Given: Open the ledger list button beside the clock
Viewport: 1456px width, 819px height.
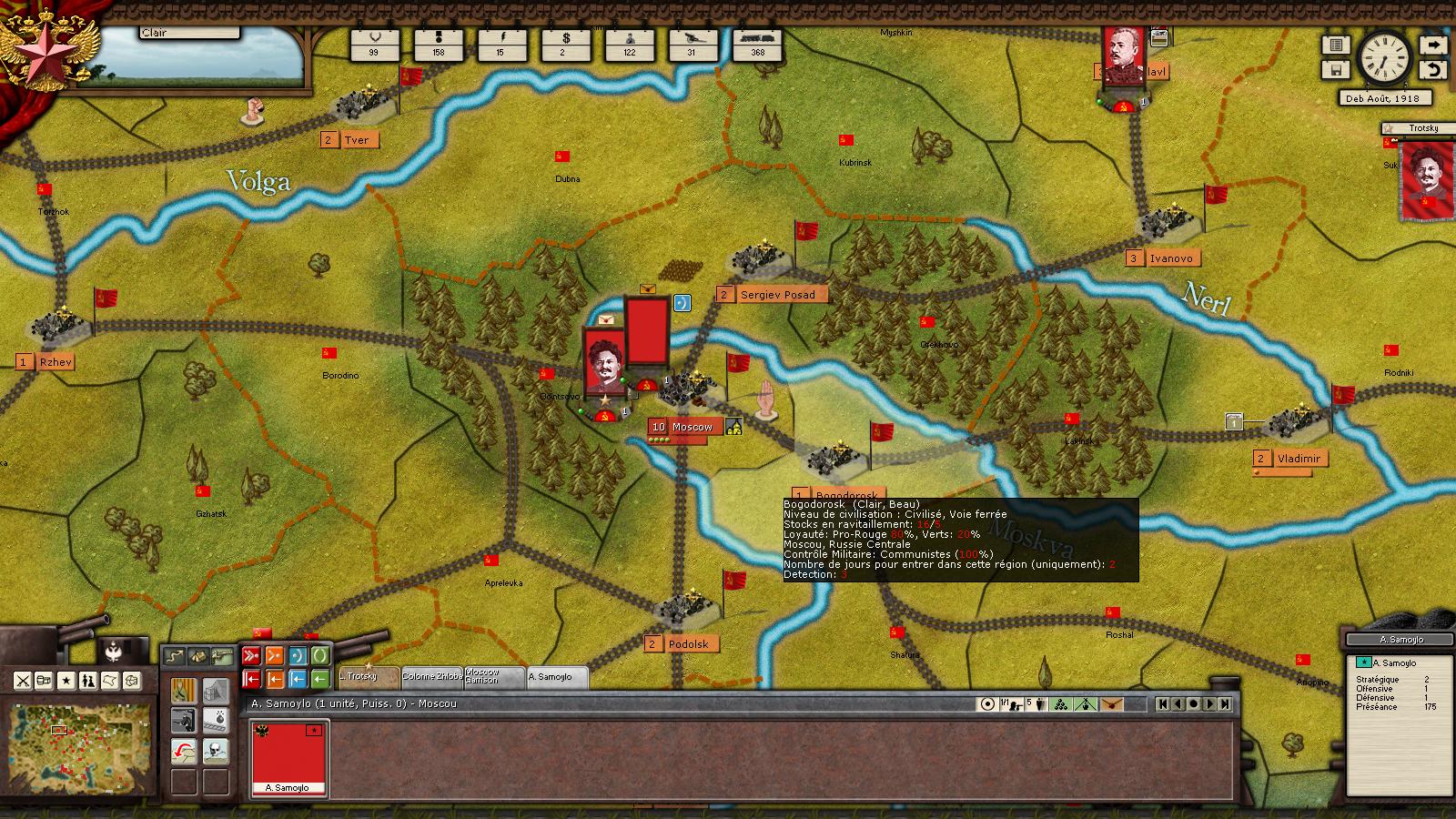Looking at the screenshot, I should 1336,45.
